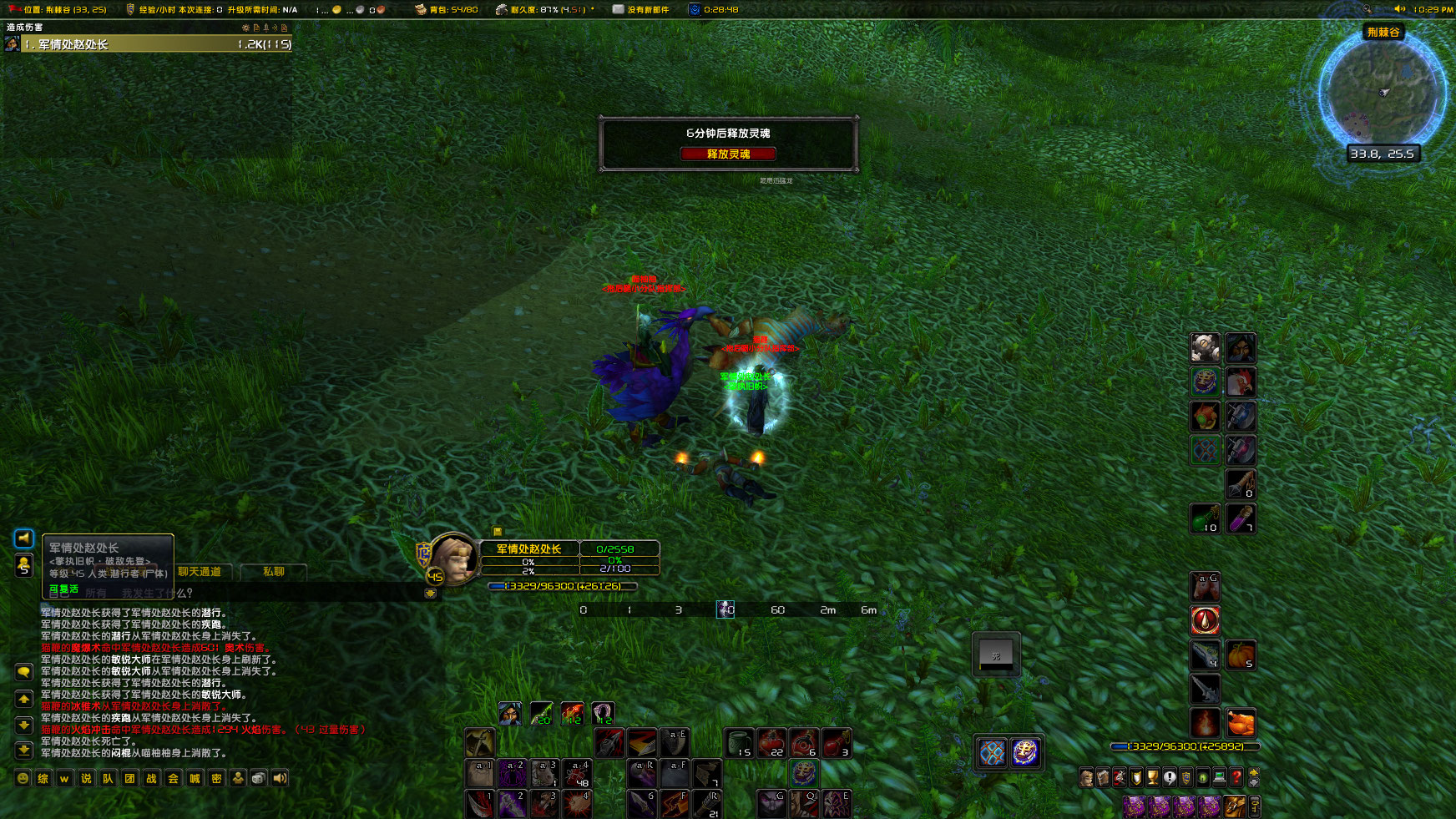Switch to the 聊天通道 tab
Viewport: 1456px width, 819px height.
(x=200, y=572)
